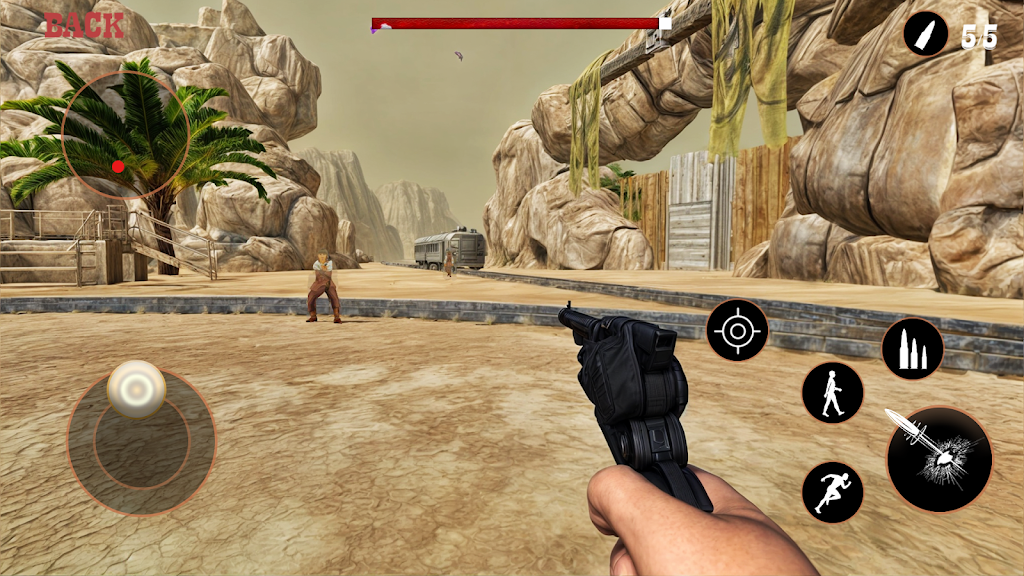
Task: Fire using the bullet impact shoot button
Action: [939, 460]
